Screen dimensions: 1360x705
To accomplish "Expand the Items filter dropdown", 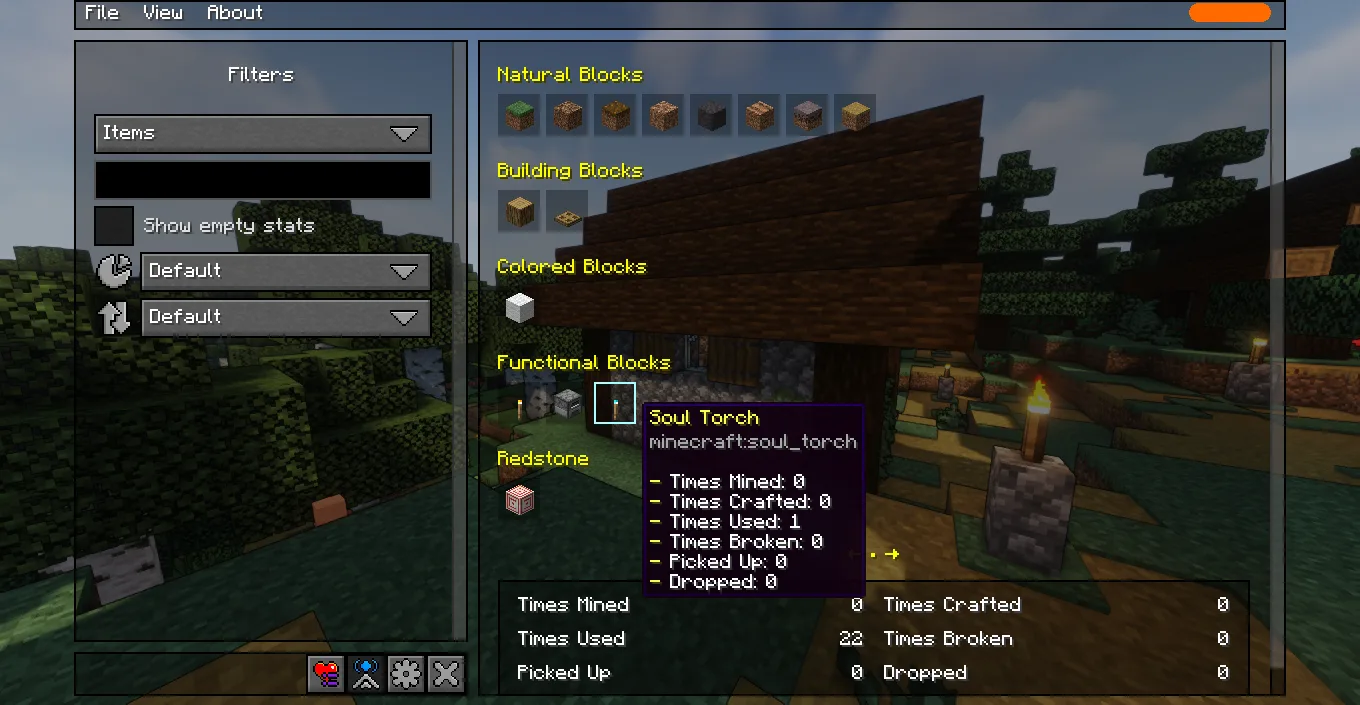I will [x=262, y=133].
